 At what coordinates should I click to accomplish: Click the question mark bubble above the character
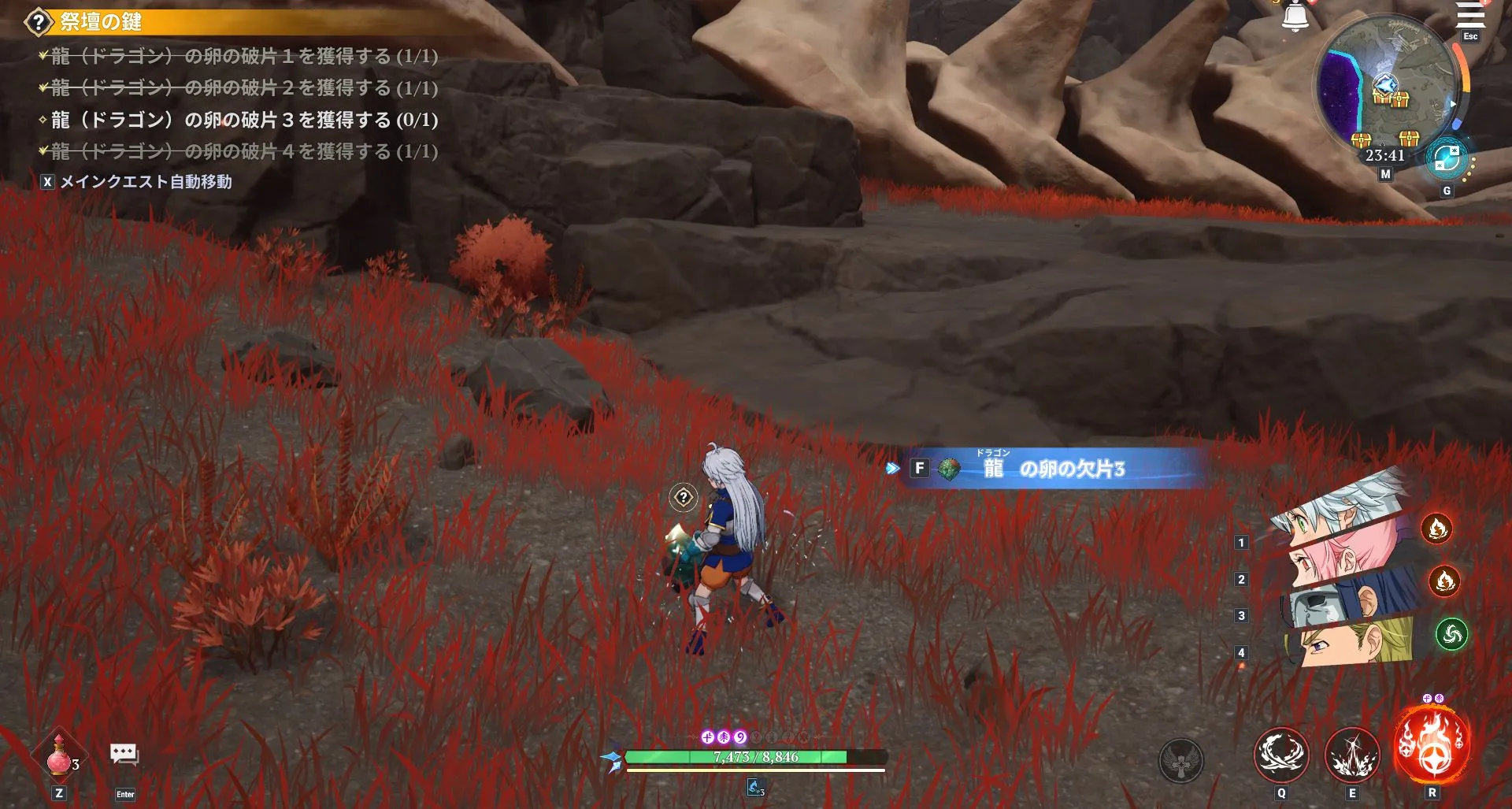[x=682, y=496]
